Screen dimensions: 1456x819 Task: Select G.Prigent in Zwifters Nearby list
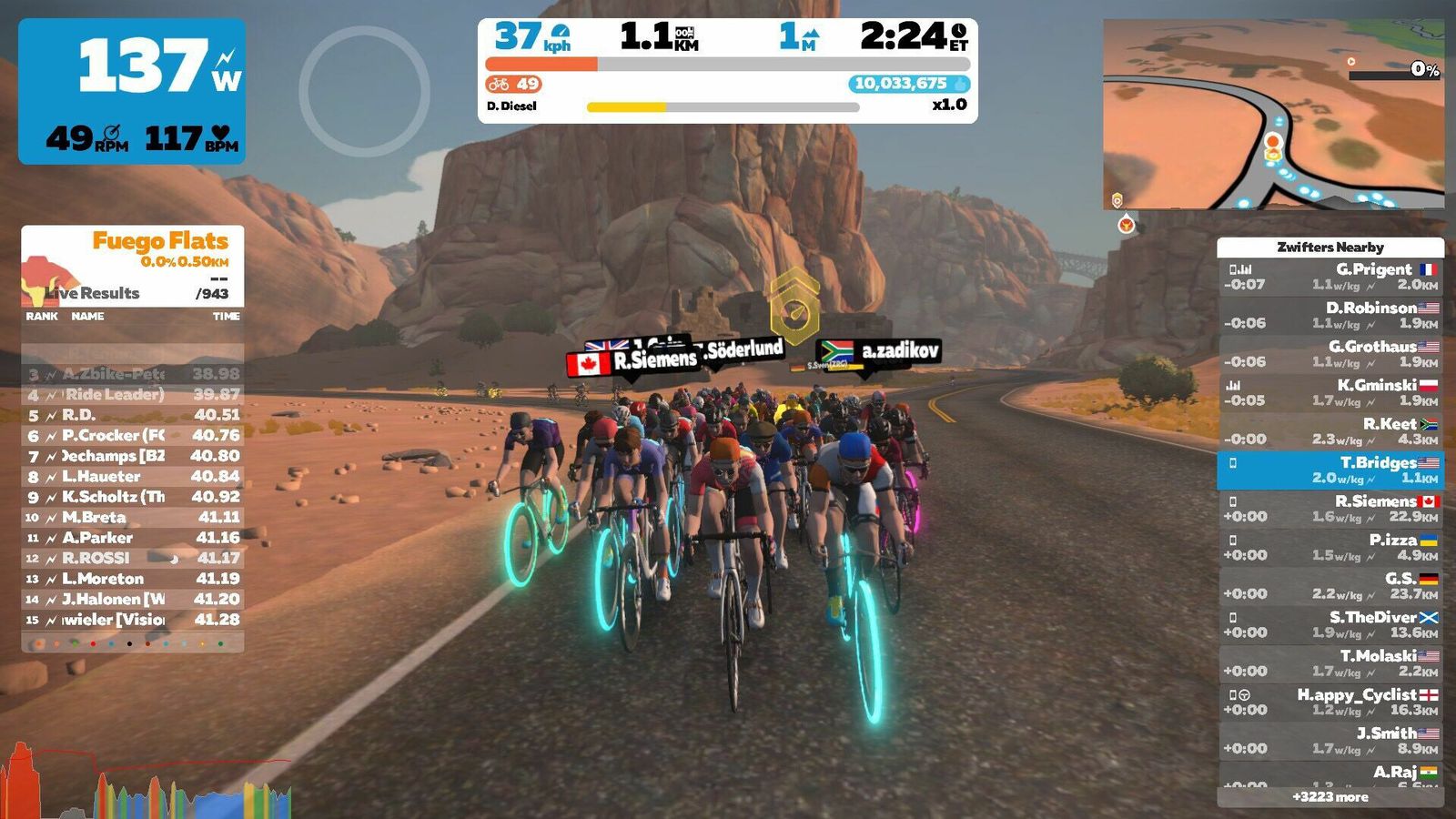pos(1330,277)
